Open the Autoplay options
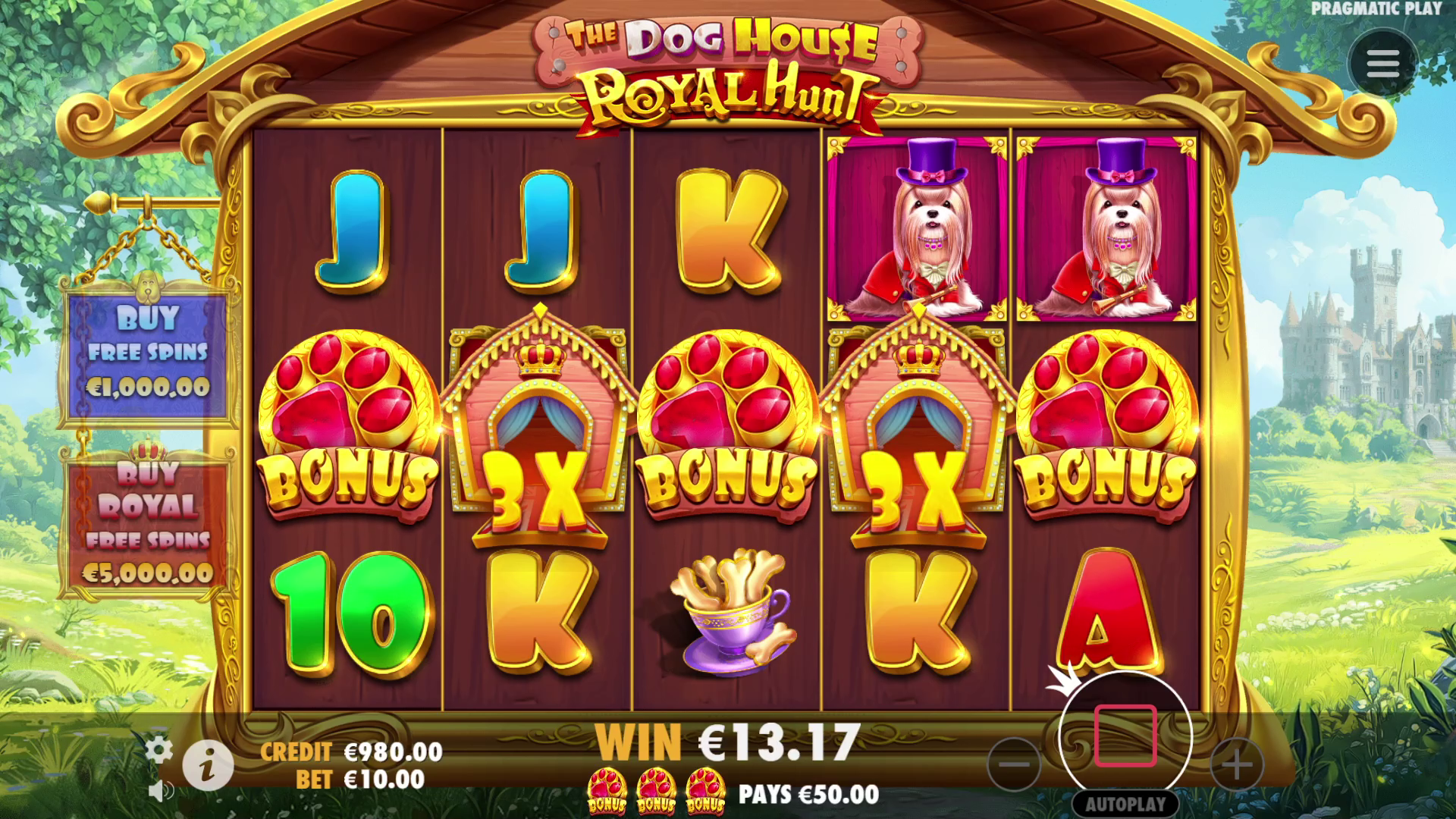1456x819 pixels. tap(1125, 804)
